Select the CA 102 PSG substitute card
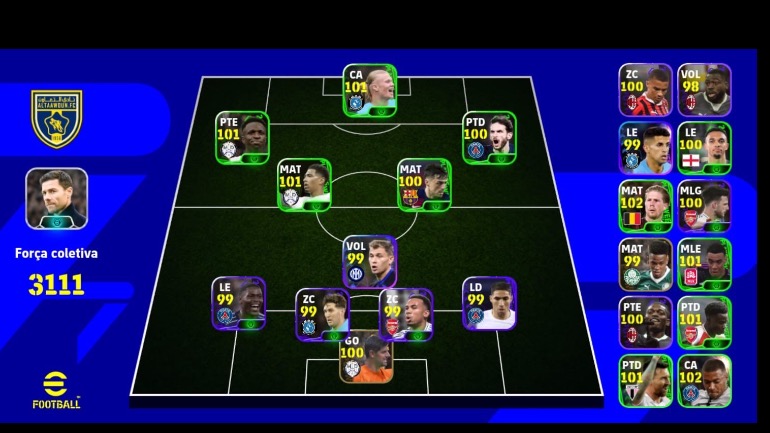The width and height of the screenshot is (770, 433). tap(704, 380)
